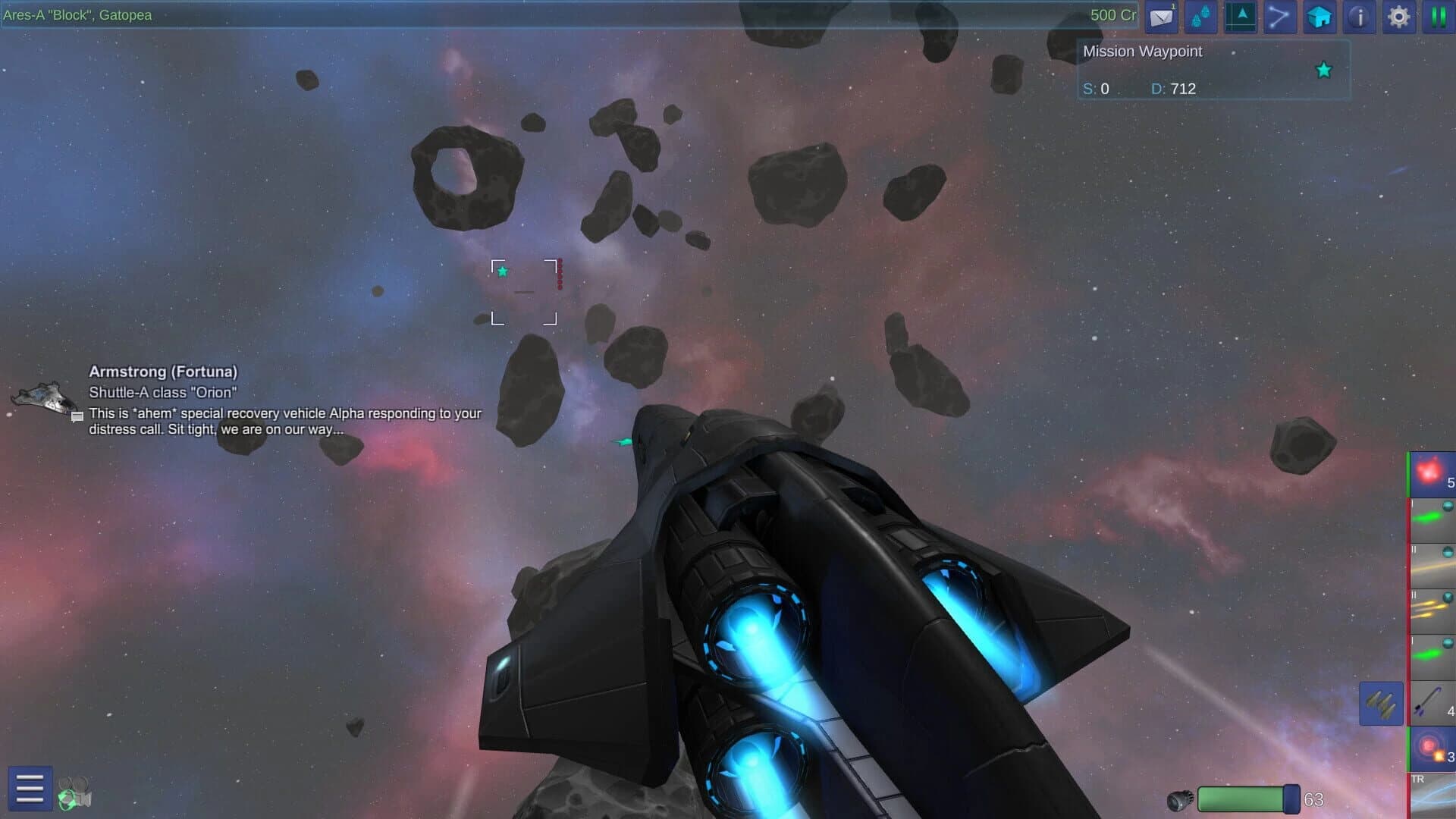The height and width of the screenshot is (819, 1456).
Task: Open the info panel icon
Action: (1358, 17)
